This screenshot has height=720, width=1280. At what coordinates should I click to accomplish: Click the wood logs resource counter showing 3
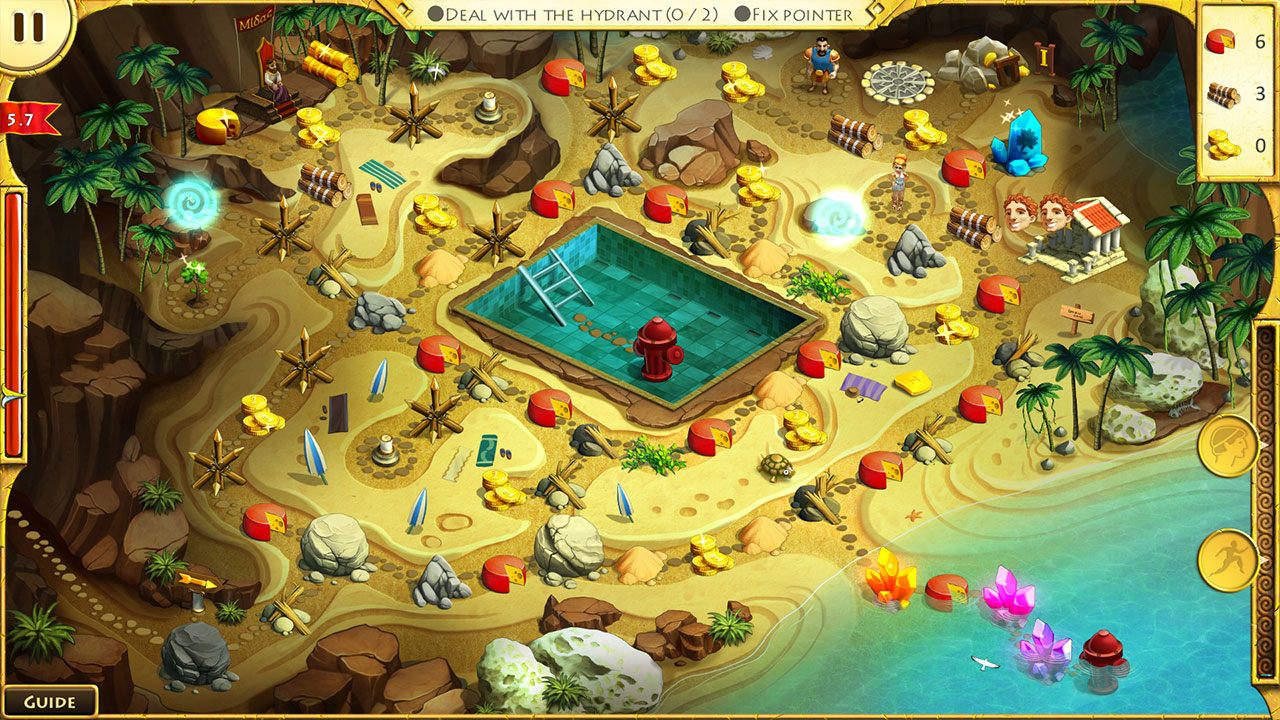(x=1234, y=88)
